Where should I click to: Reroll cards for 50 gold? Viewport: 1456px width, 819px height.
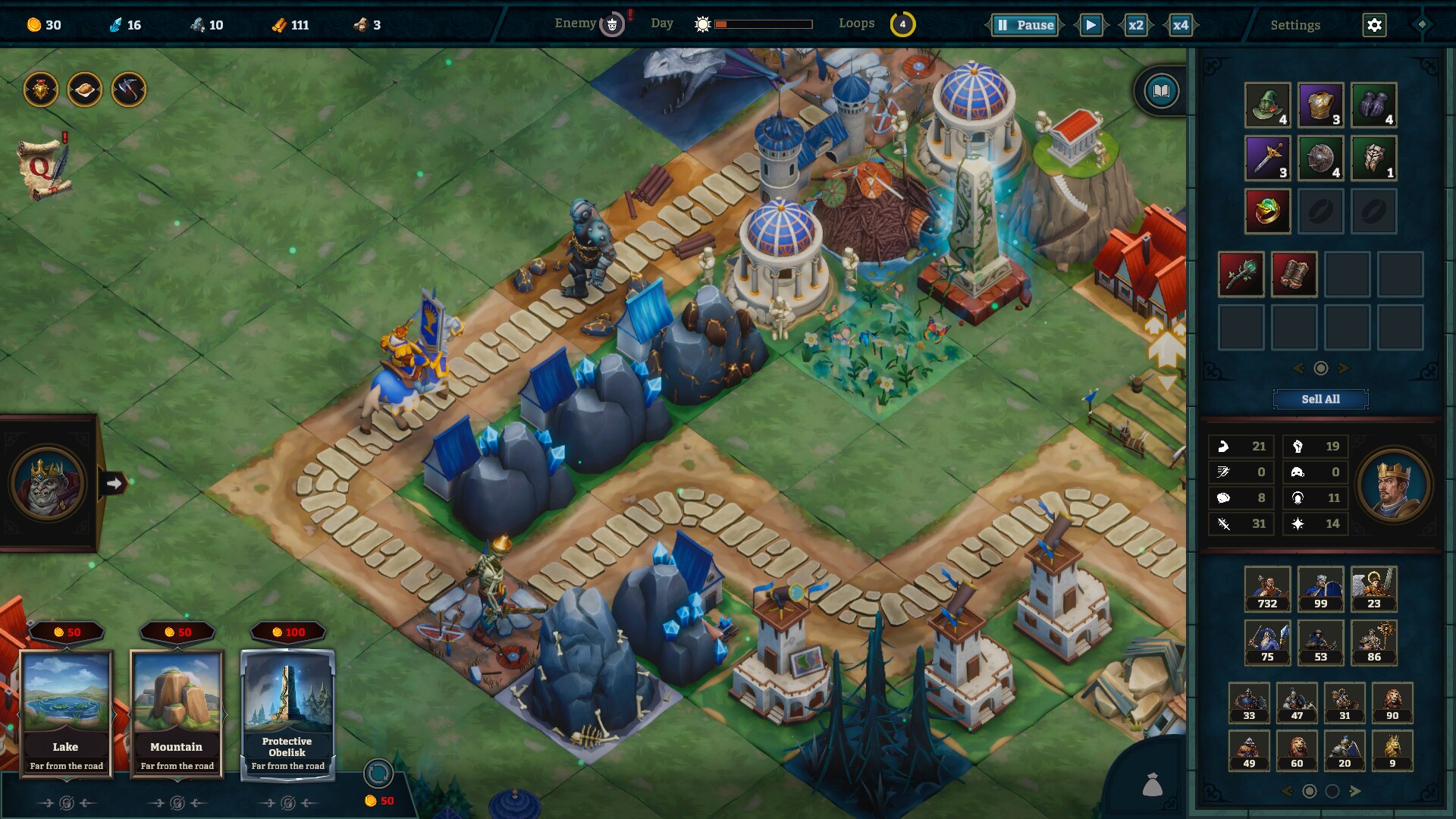point(378,775)
